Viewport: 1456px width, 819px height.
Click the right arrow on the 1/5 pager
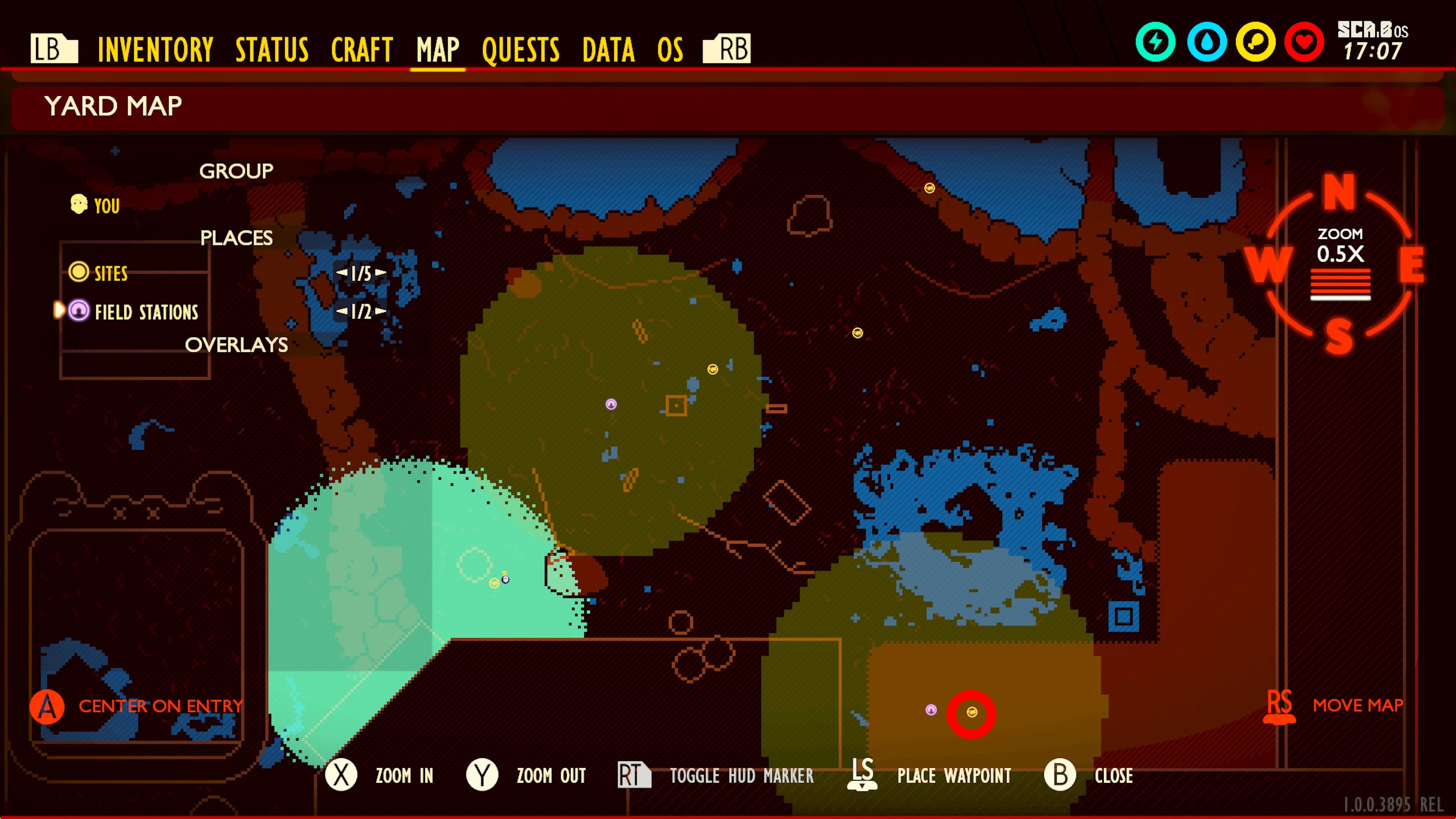[381, 273]
